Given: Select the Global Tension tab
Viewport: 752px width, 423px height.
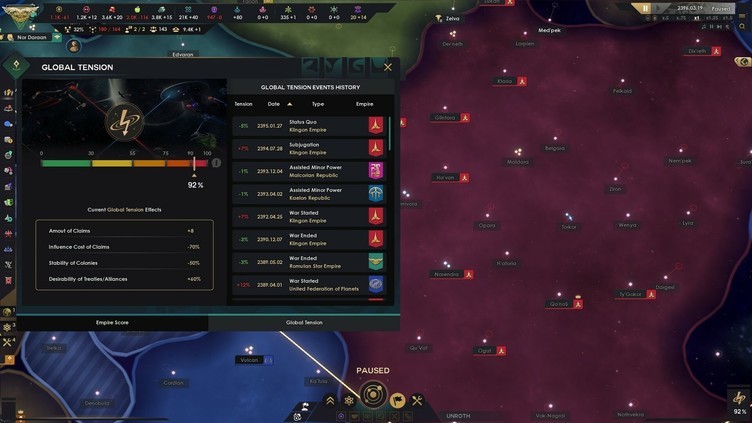Looking at the screenshot, I should pyautogui.click(x=304, y=323).
